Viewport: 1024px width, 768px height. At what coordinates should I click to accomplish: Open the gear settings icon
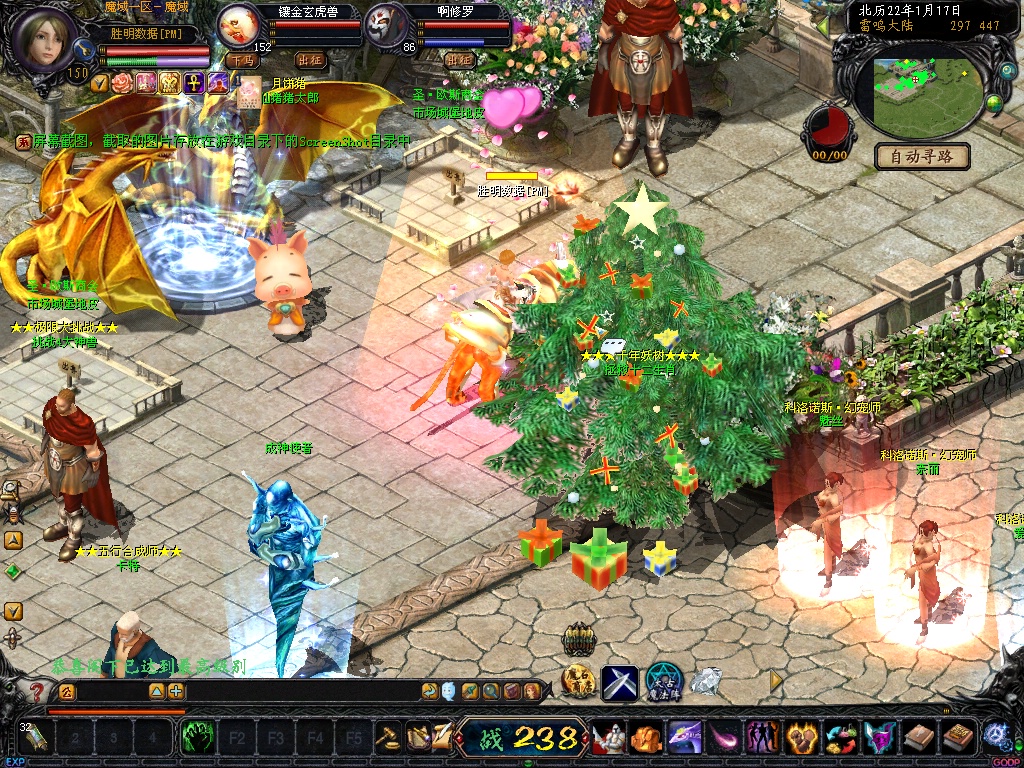[x=996, y=736]
